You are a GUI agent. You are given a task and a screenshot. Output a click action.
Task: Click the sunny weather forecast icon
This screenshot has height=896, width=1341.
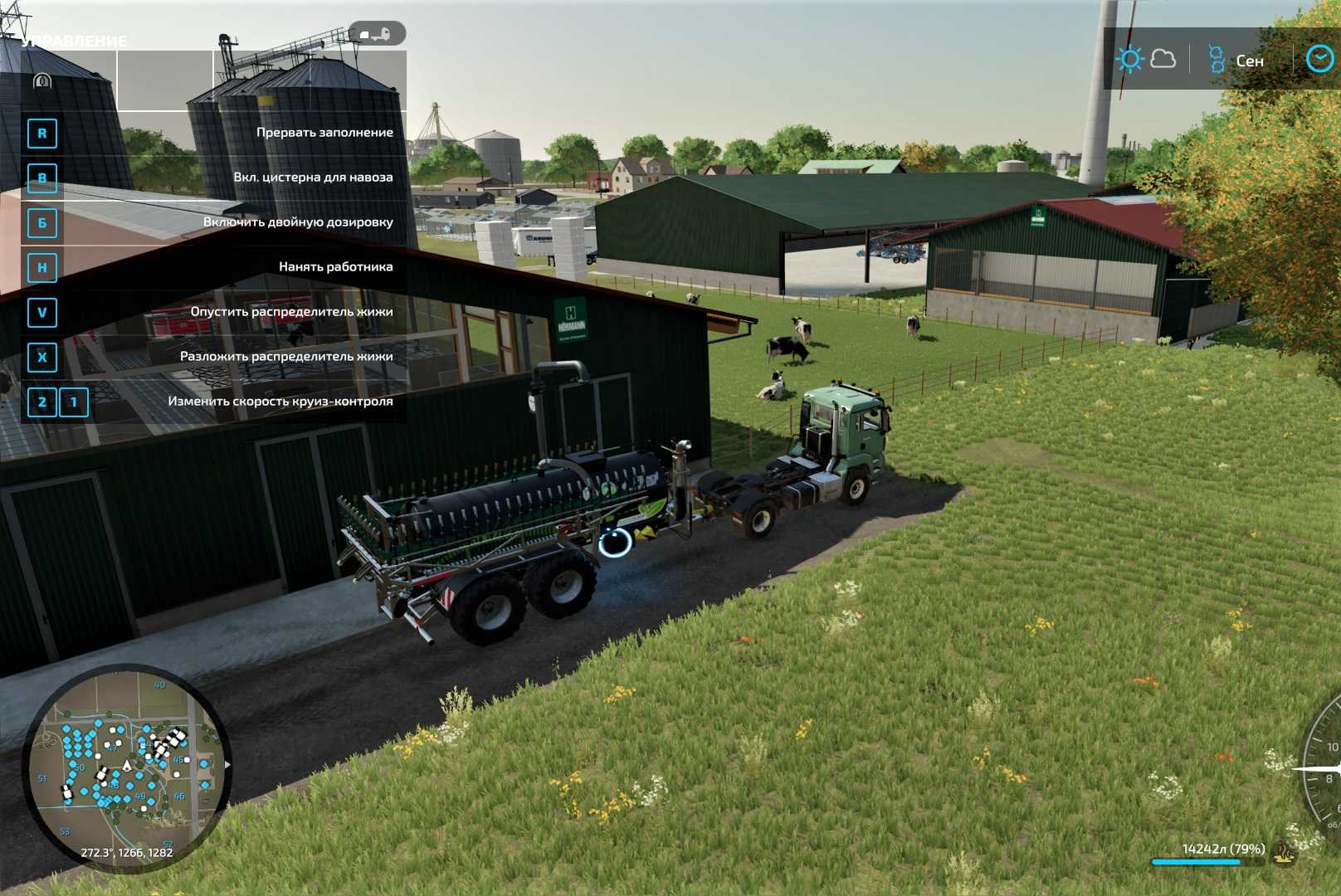pyautogui.click(x=1129, y=60)
